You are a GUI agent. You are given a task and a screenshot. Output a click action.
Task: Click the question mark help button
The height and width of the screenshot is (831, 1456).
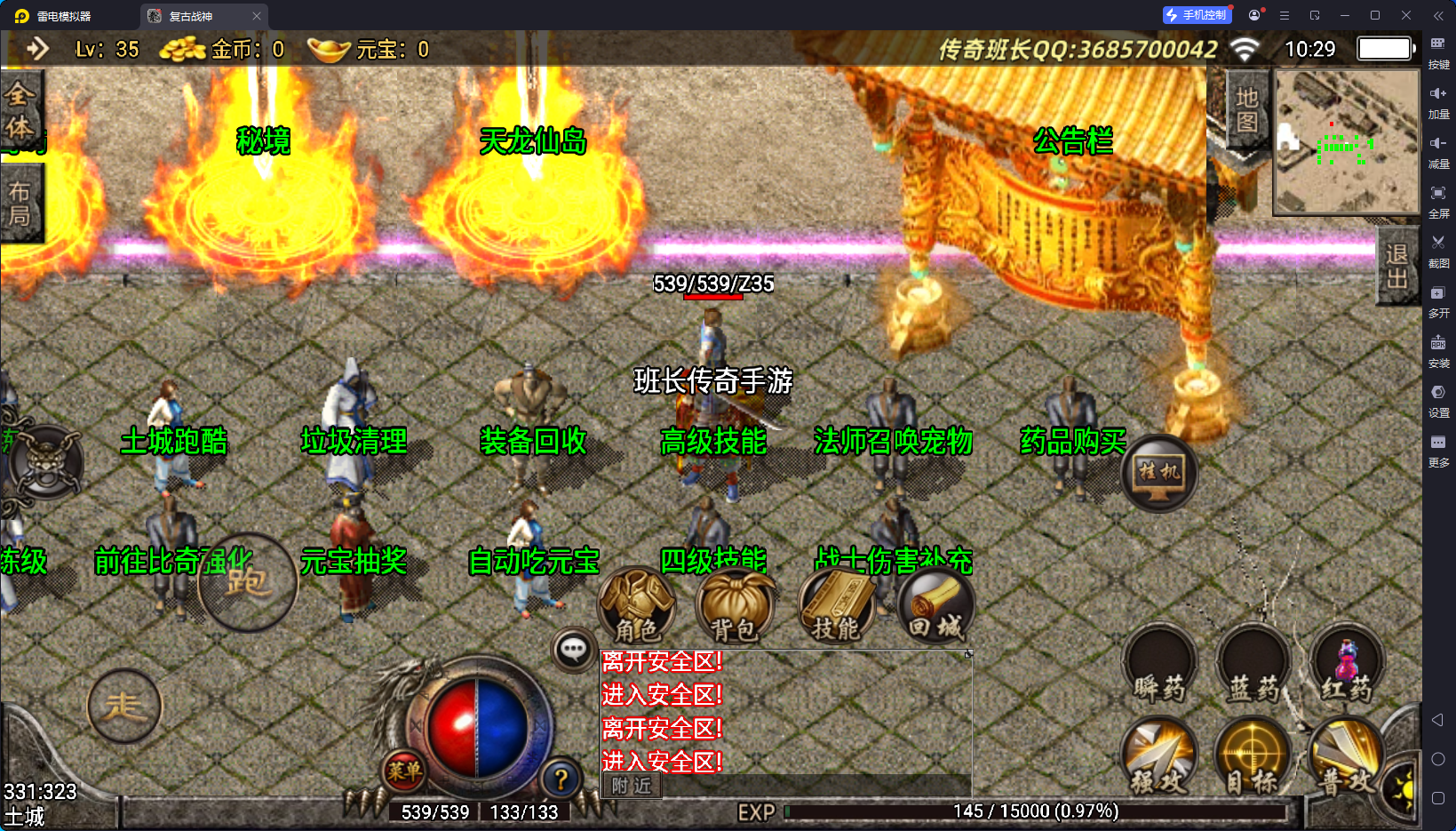pos(561,779)
